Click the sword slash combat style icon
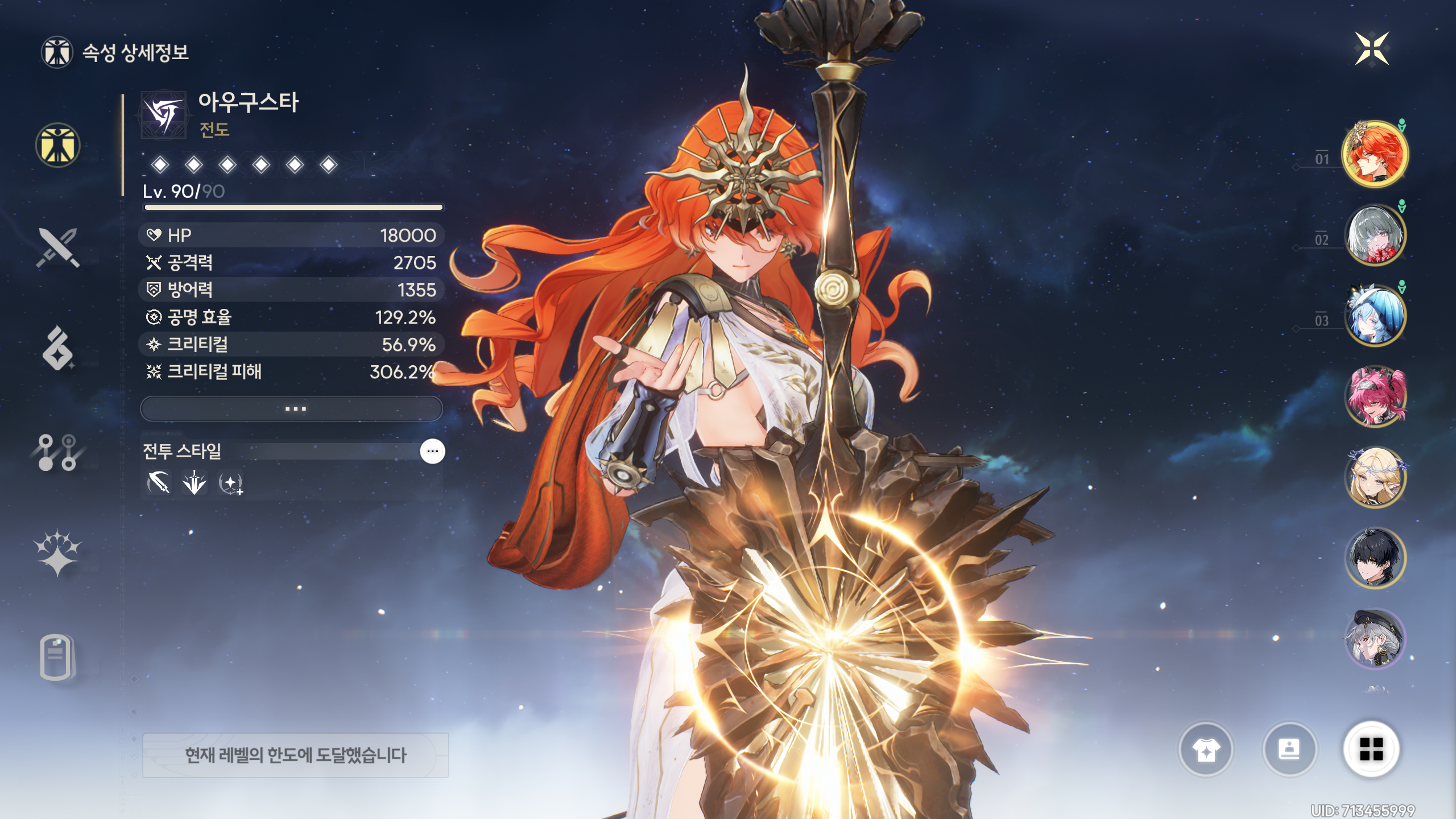 pyautogui.click(x=159, y=483)
